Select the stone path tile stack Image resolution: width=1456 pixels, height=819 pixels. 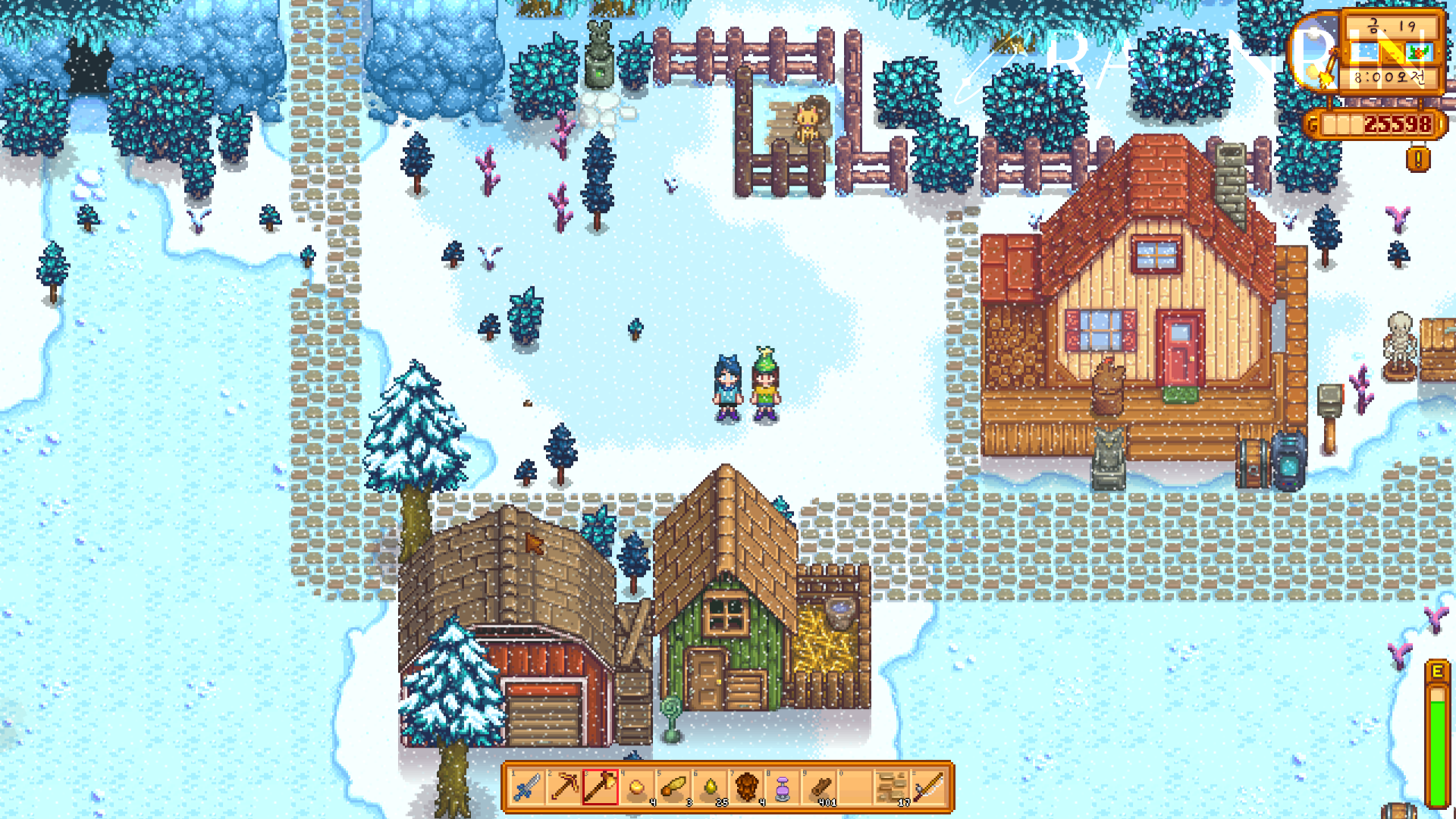893,787
